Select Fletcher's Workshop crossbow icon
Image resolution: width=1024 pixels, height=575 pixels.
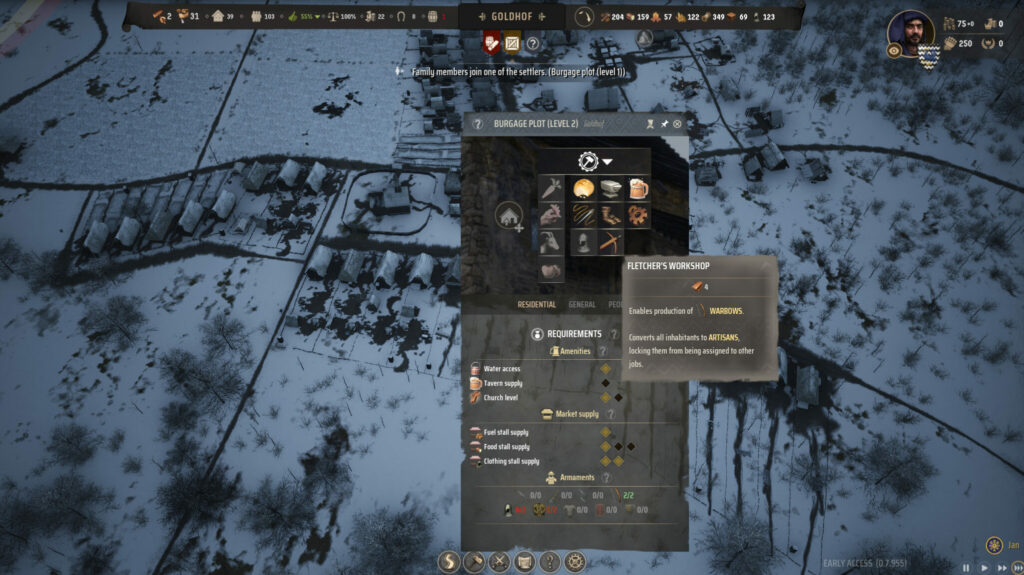(x=609, y=240)
